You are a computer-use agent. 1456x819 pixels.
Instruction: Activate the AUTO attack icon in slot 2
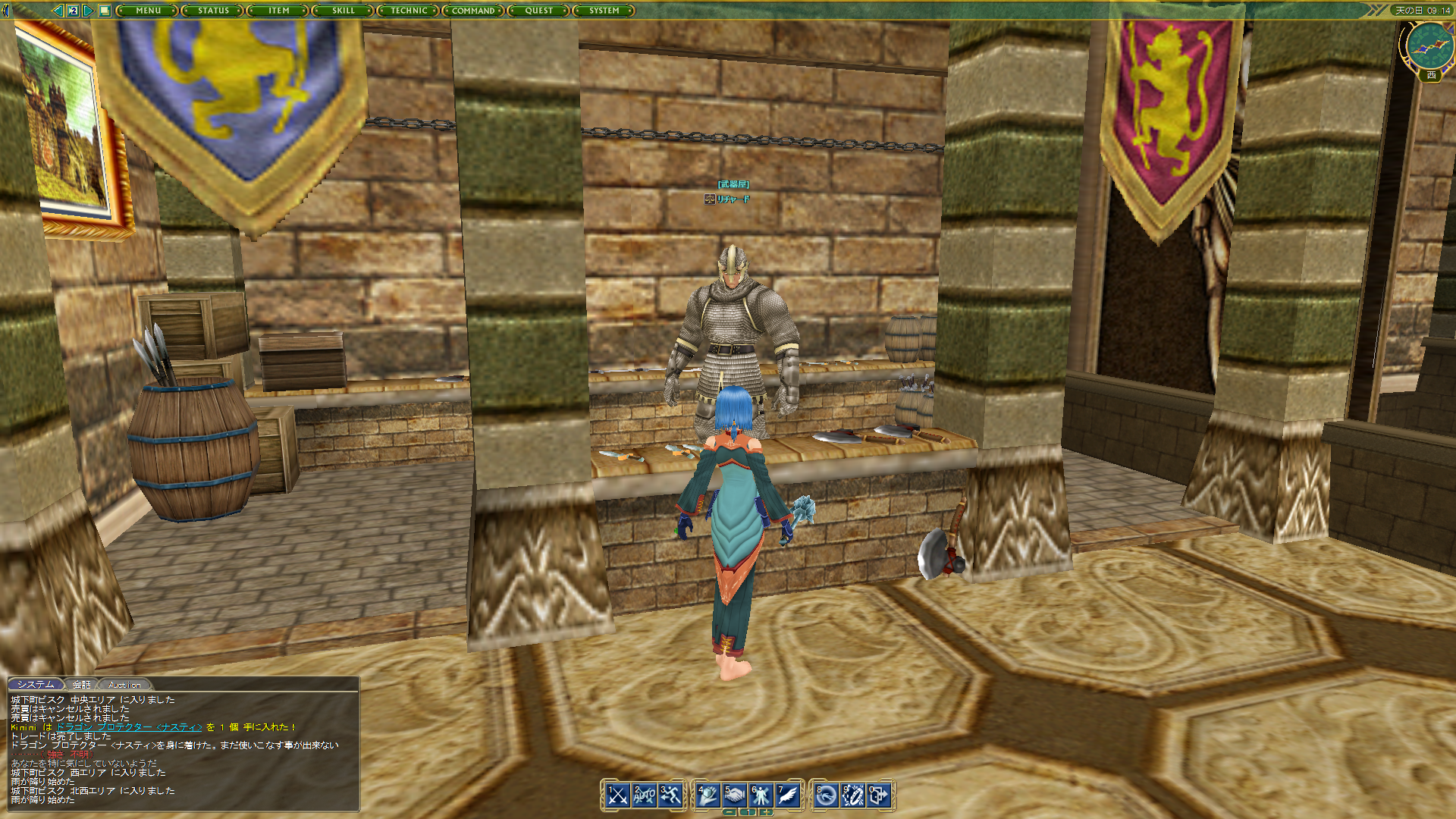click(x=644, y=796)
